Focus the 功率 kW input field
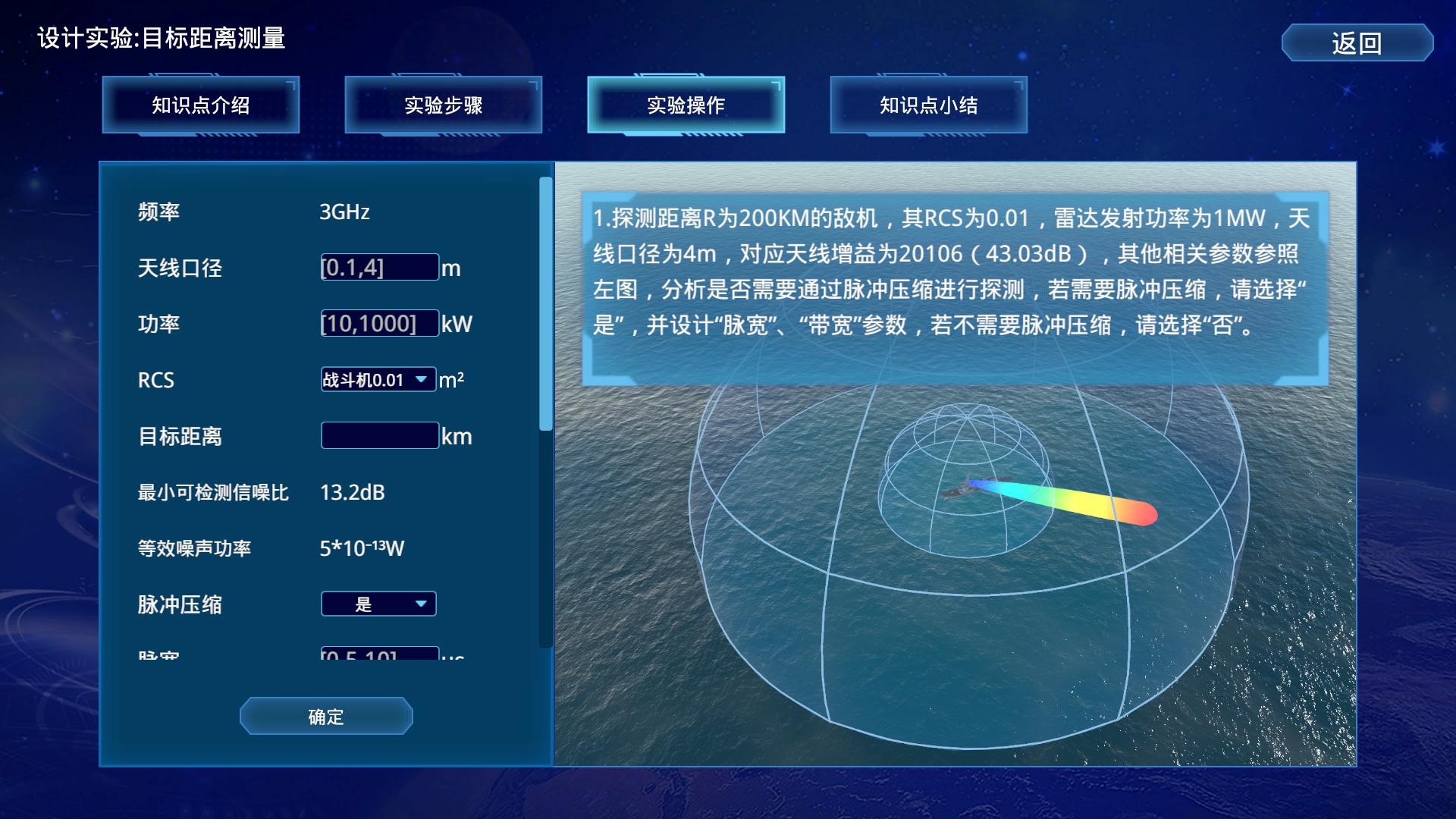The image size is (1456, 819). click(x=379, y=323)
